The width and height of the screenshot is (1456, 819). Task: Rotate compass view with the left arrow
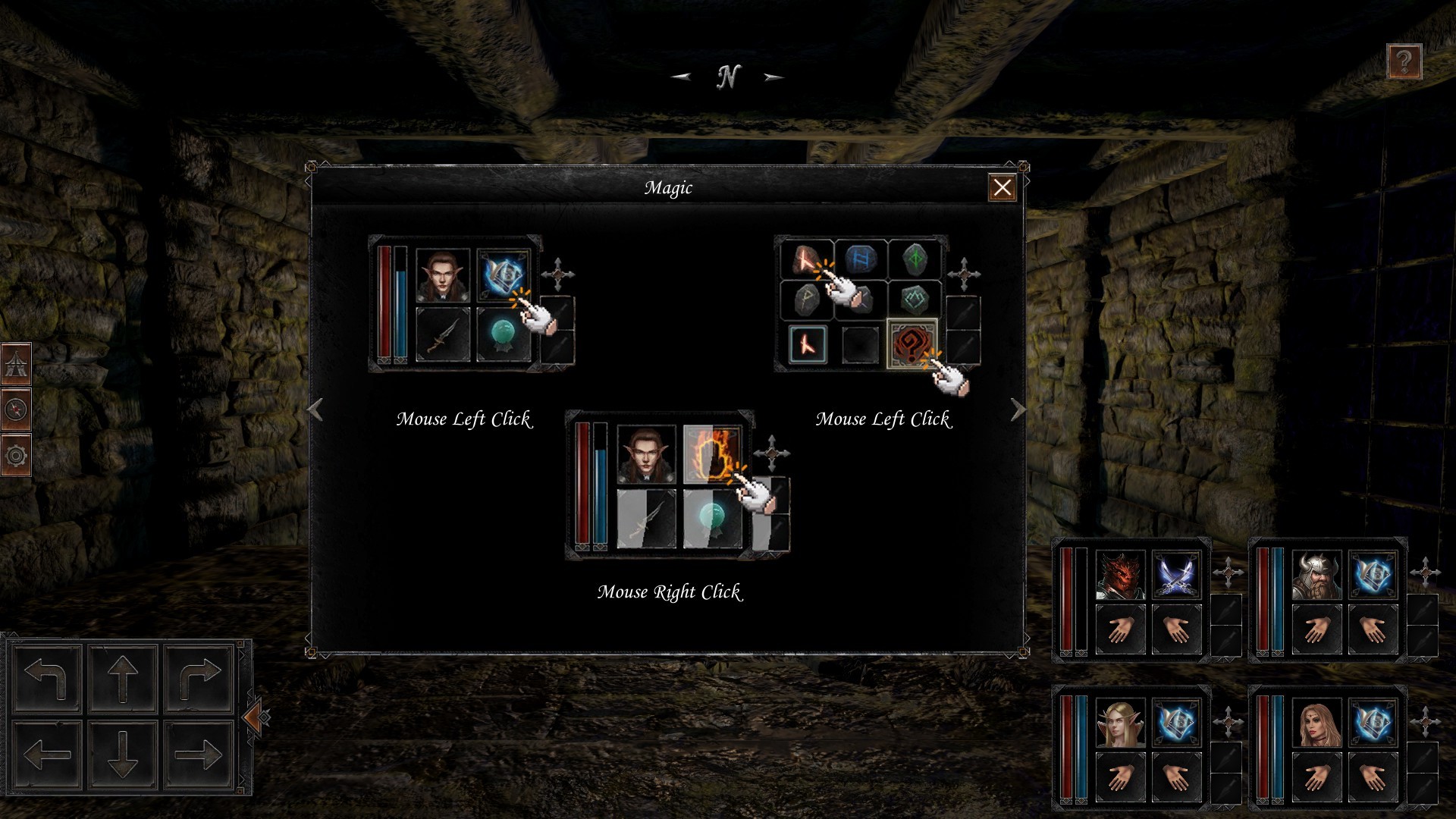click(681, 77)
